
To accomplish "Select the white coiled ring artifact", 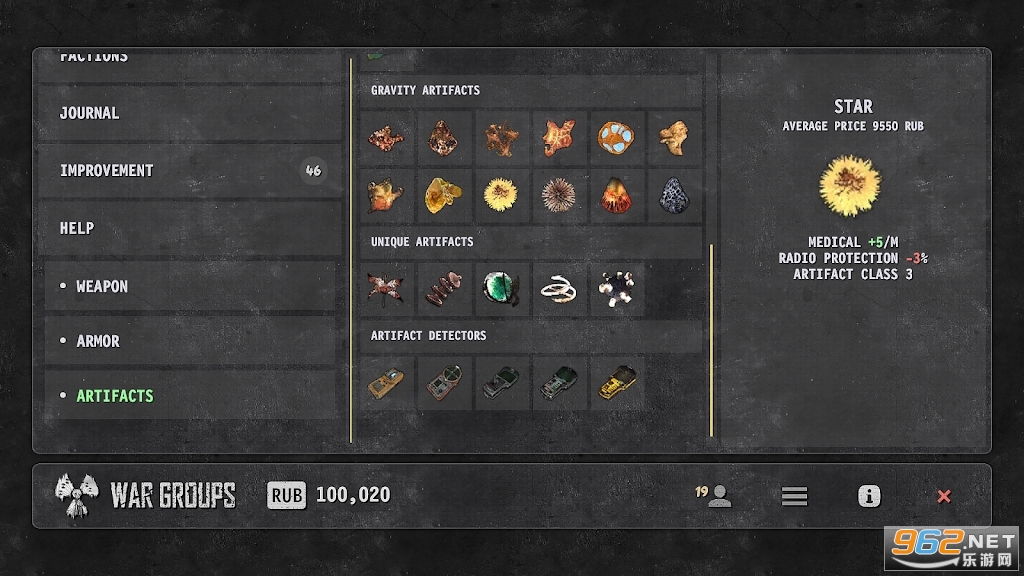I will (557, 289).
